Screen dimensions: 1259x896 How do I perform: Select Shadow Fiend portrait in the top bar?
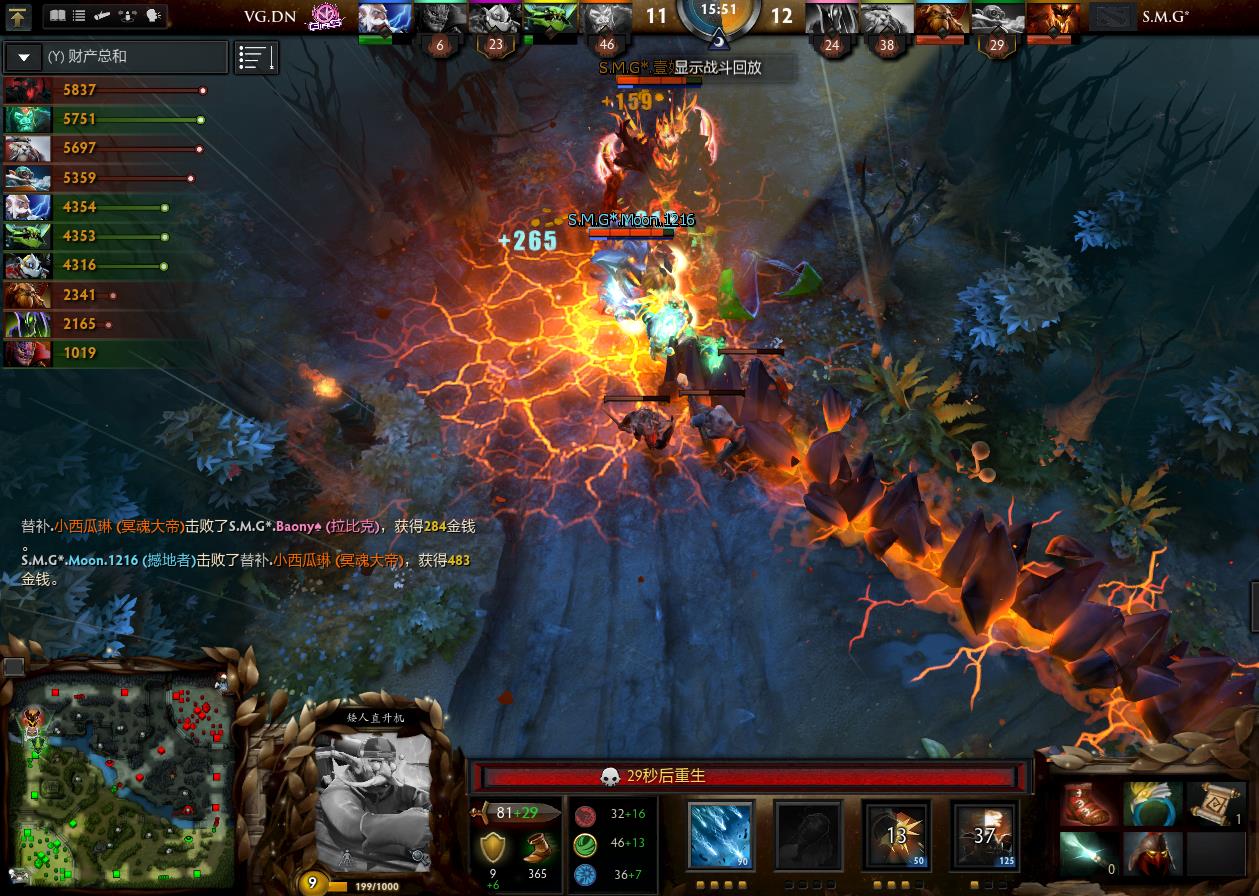click(x=1049, y=17)
